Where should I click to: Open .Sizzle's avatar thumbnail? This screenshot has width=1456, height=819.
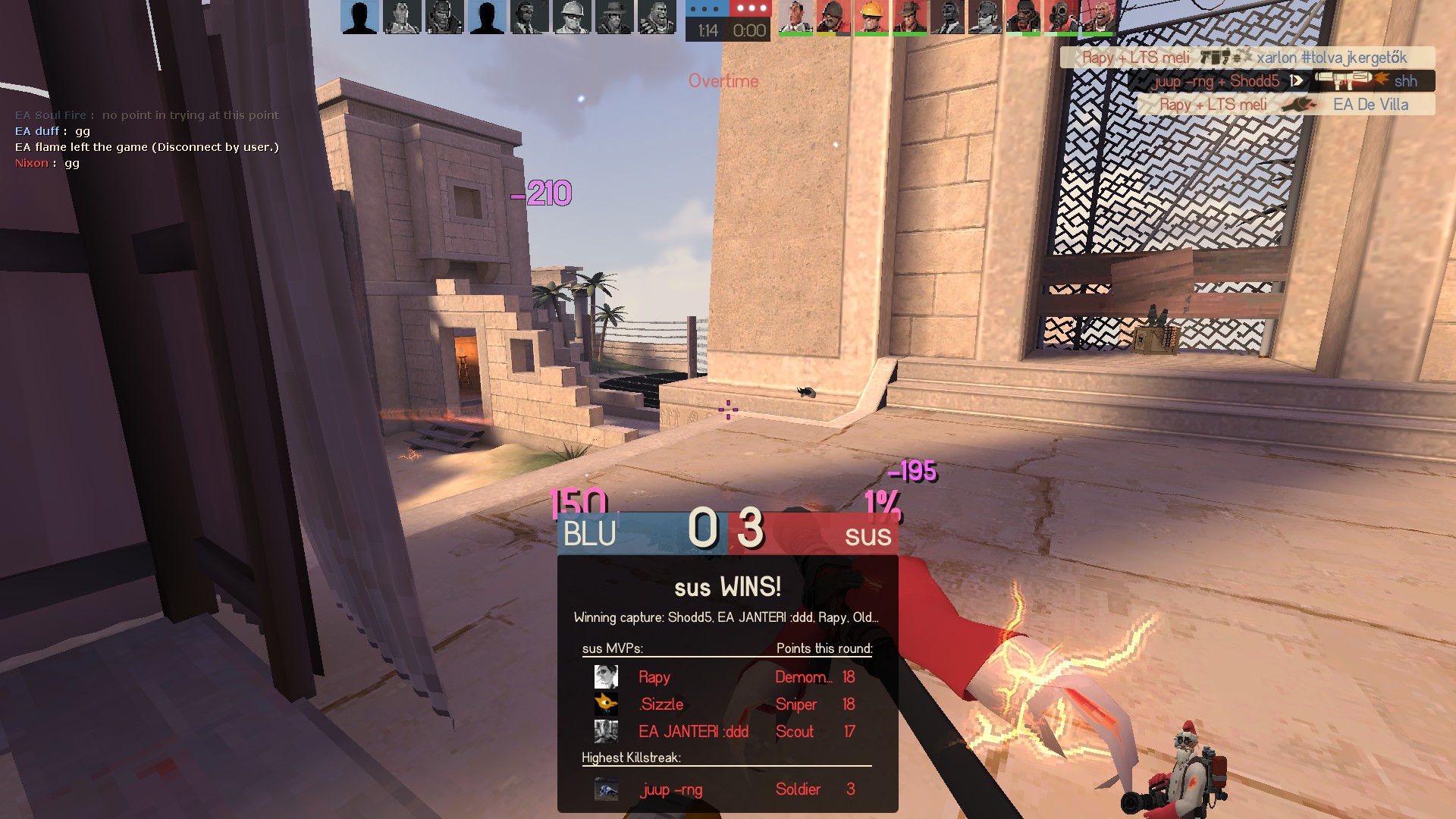pyautogui.click(x=606, y=704)
